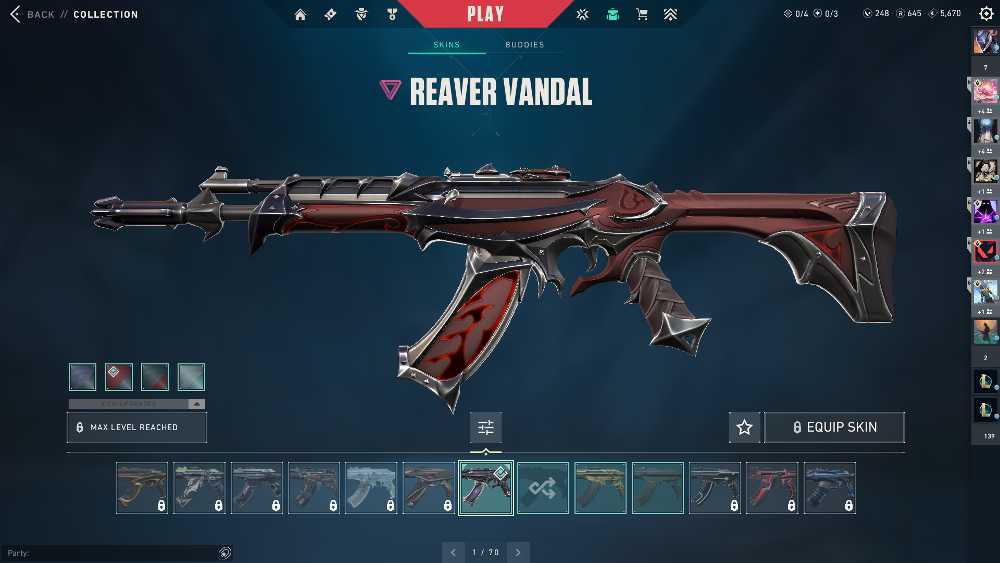Open the settings gear icon

tap(986, 14)
